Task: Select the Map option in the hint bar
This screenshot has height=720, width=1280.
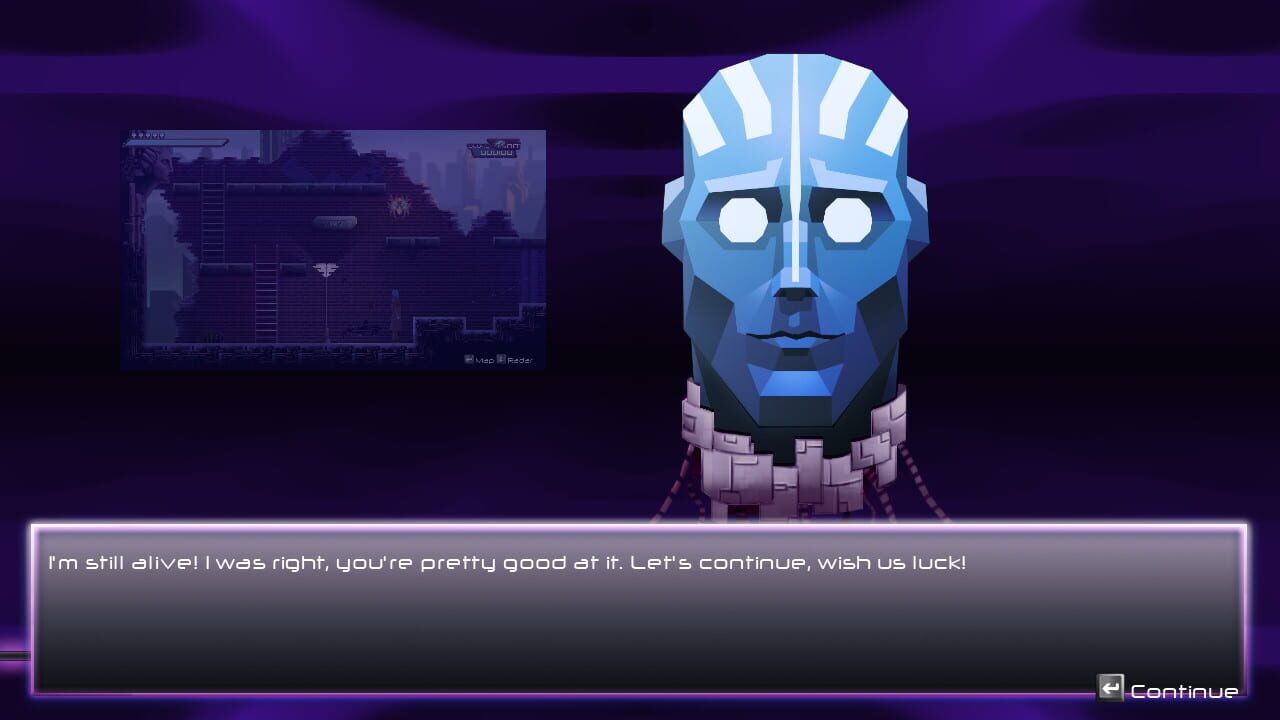Action: 485,359
